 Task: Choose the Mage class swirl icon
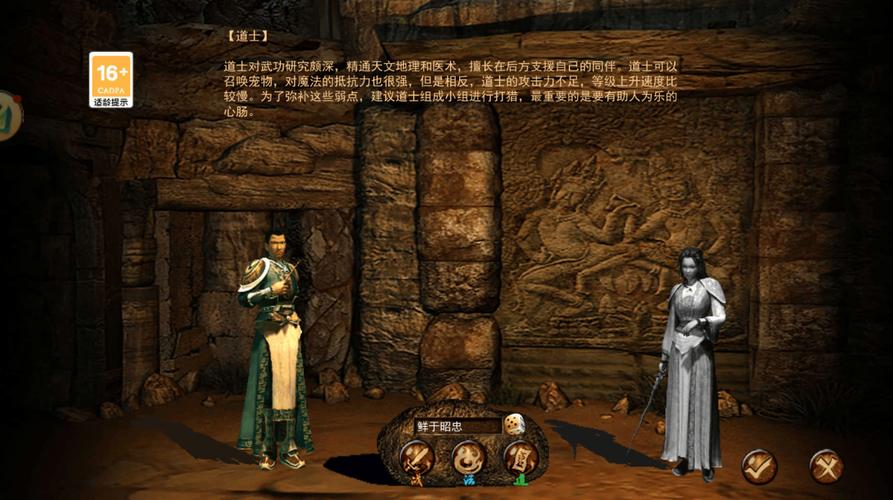click(x=467, y=458)
